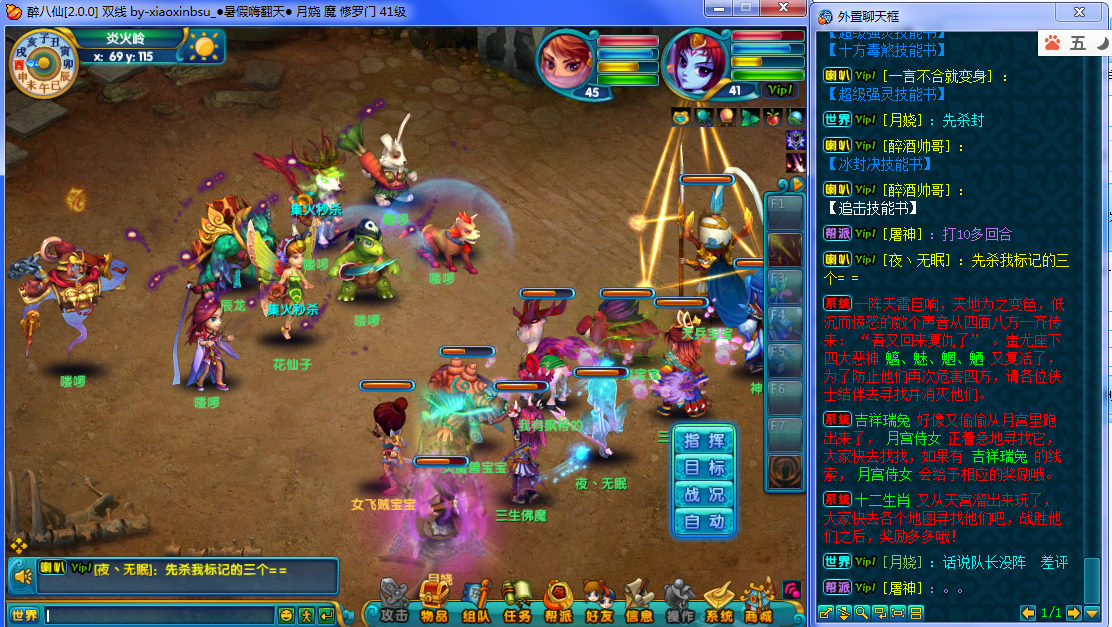Open the 组队 (Team) panel

tap(476, 602)
